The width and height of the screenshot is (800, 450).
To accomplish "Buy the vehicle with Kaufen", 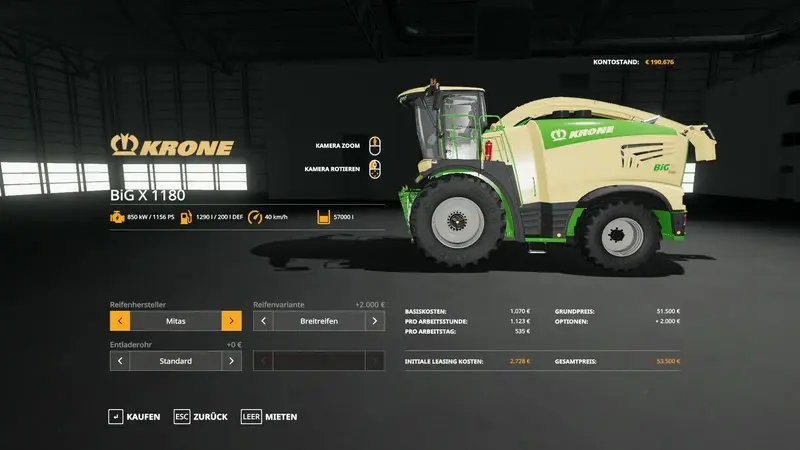I will tap(135, 416).
